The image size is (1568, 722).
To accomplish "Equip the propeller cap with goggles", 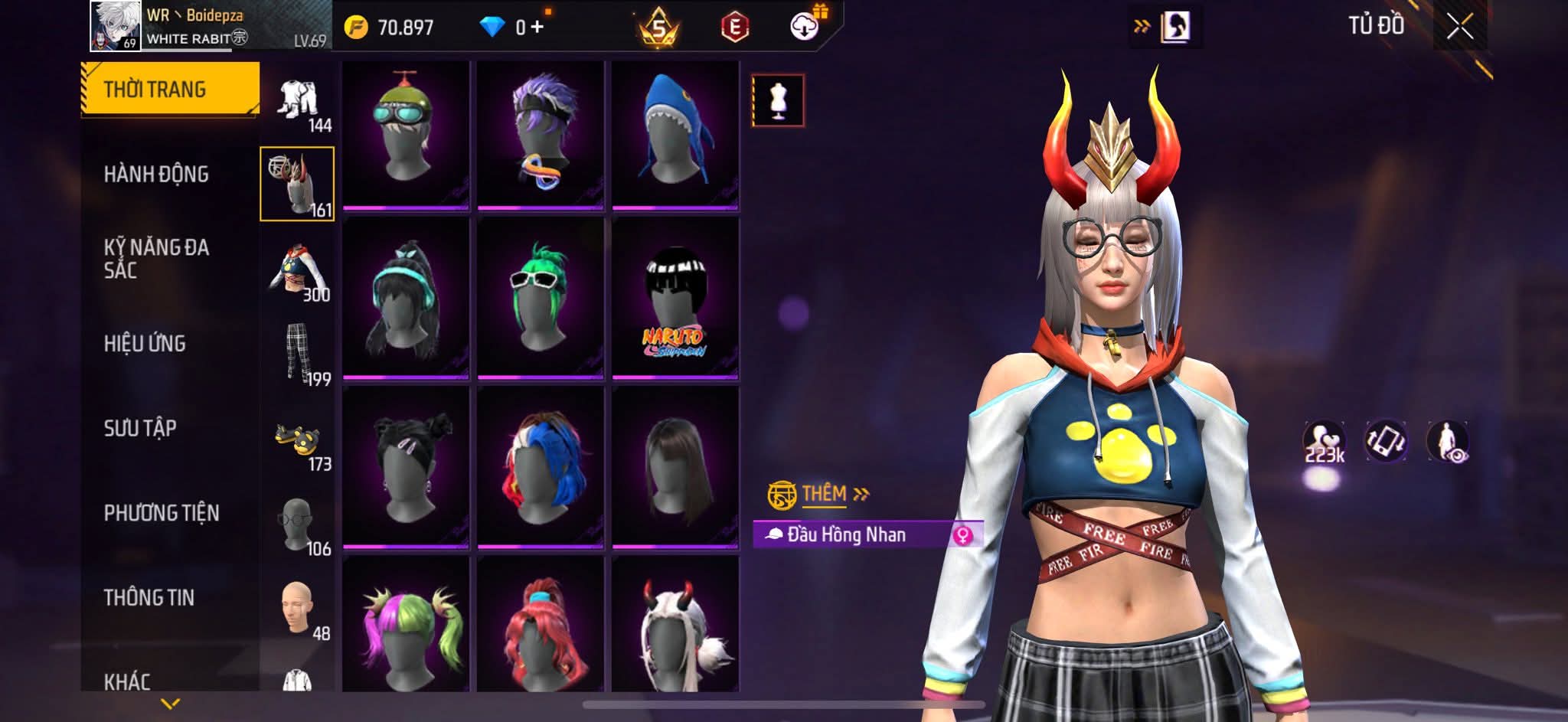I will pyautogui.click(x=406, y=135).
